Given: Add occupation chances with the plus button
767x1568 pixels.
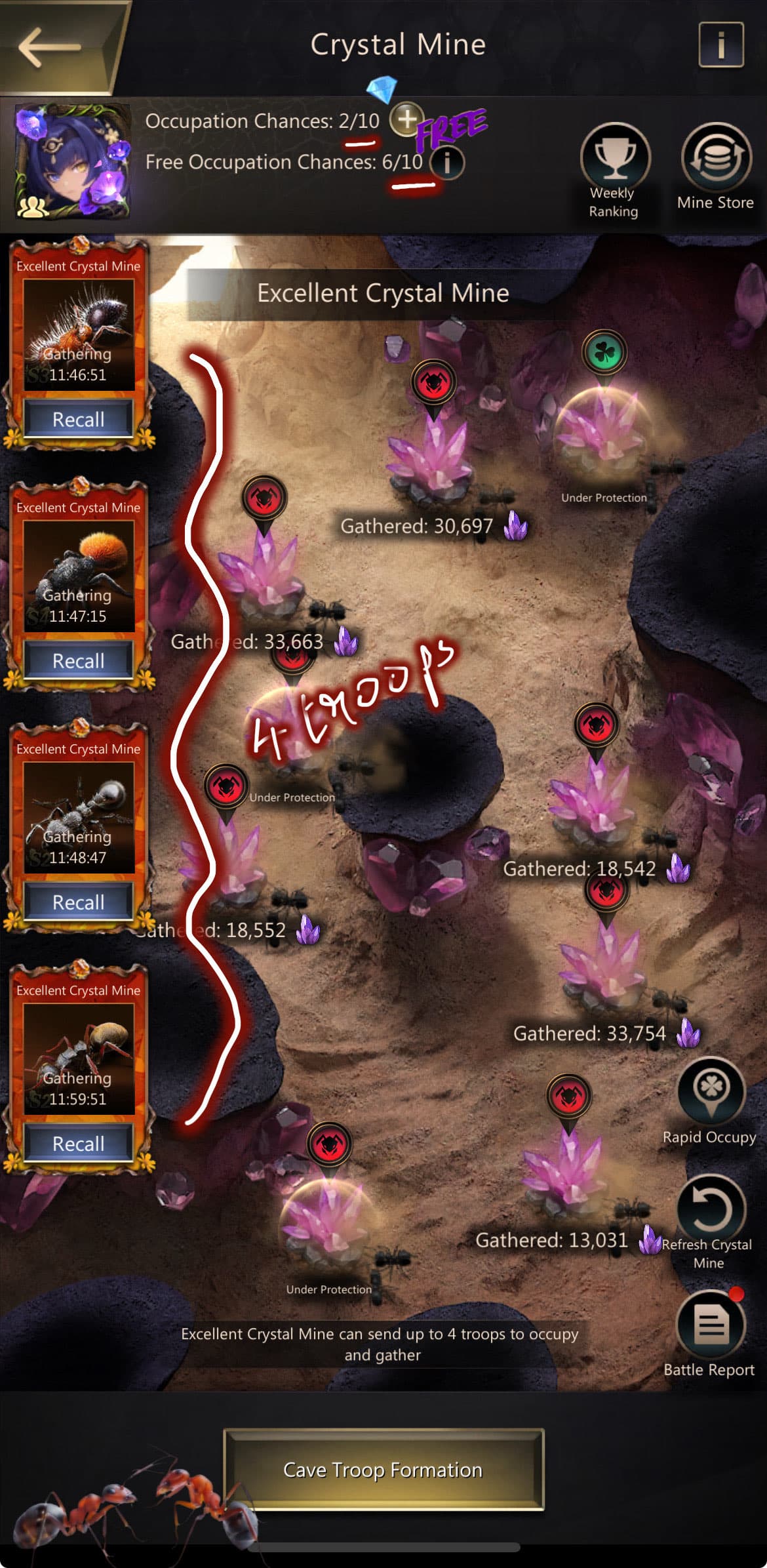Looking at the screenshot, I should [406, 119].
